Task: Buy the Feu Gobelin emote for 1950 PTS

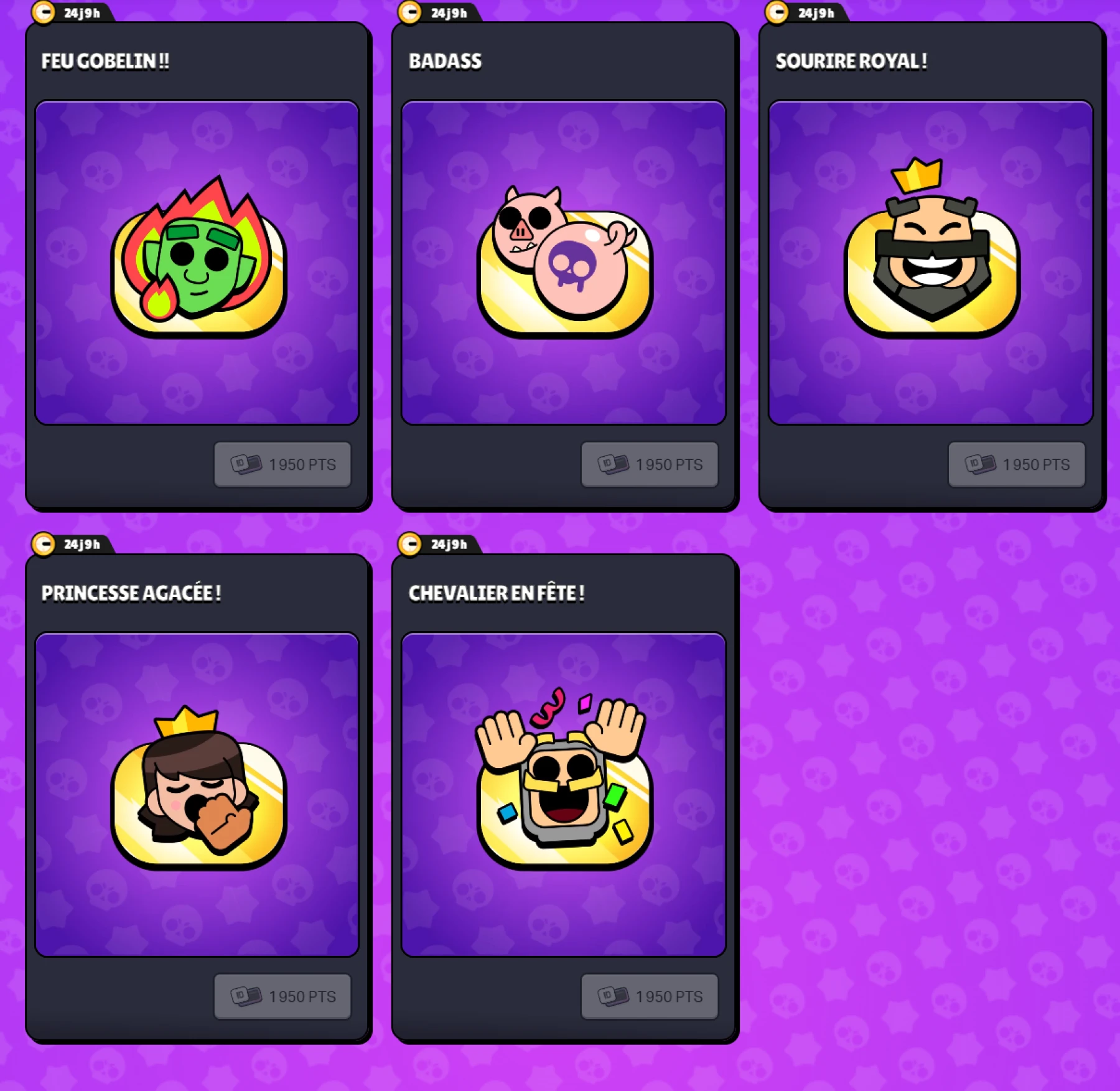Action: 283,464
